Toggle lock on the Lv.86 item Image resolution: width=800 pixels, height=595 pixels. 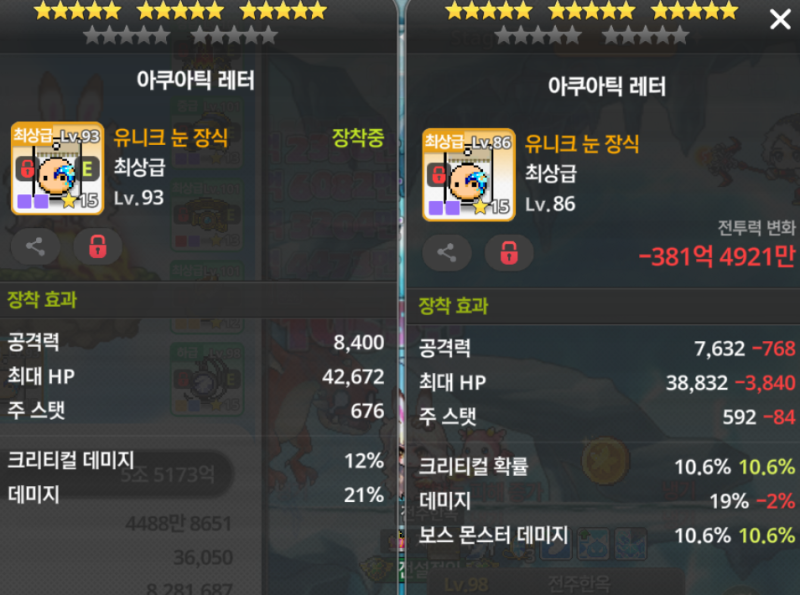509,253
